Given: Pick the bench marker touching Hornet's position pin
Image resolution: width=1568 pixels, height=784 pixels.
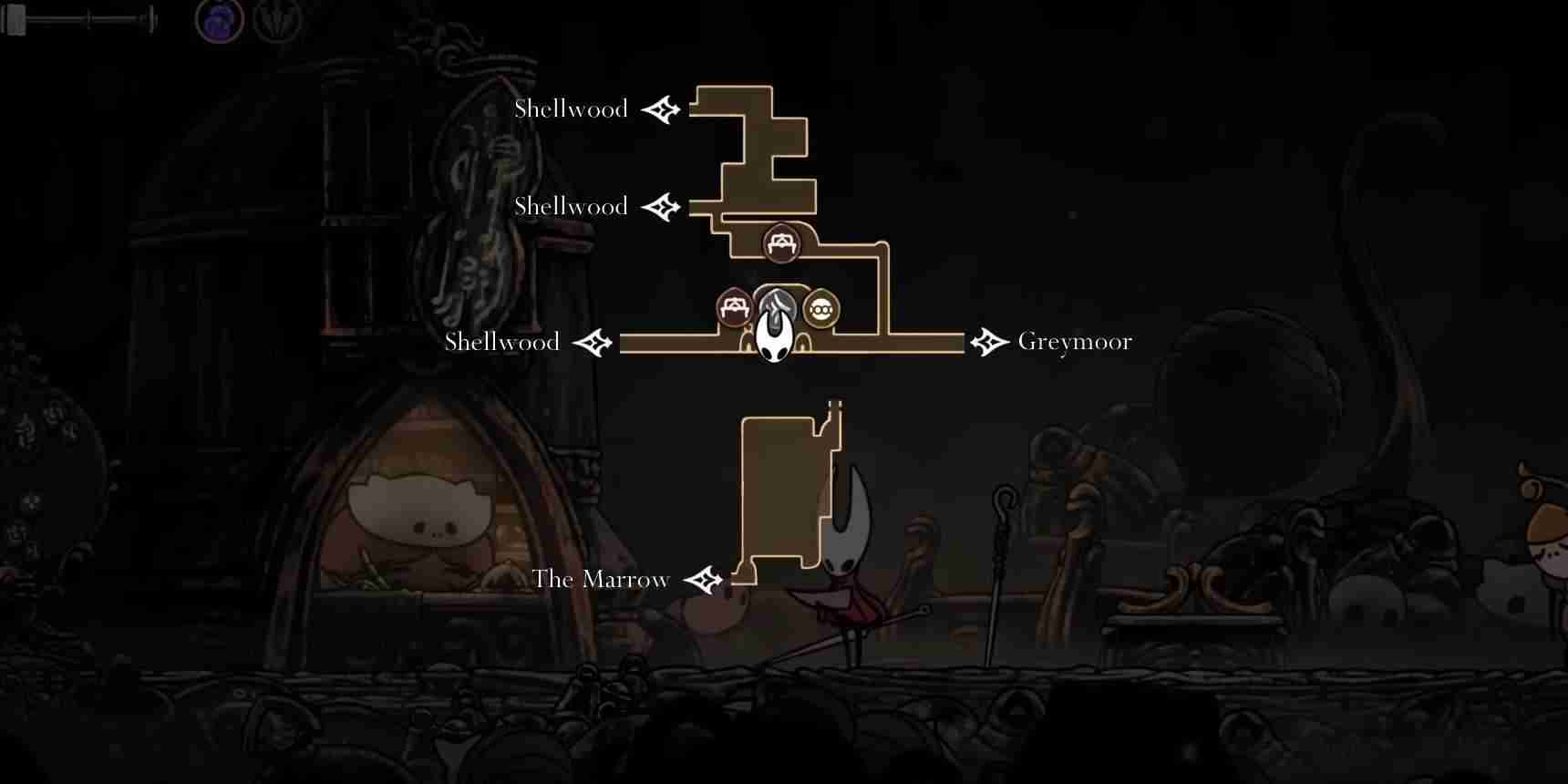Looking at the screenshot, I should pyautogui.click(x=735, y=308).
